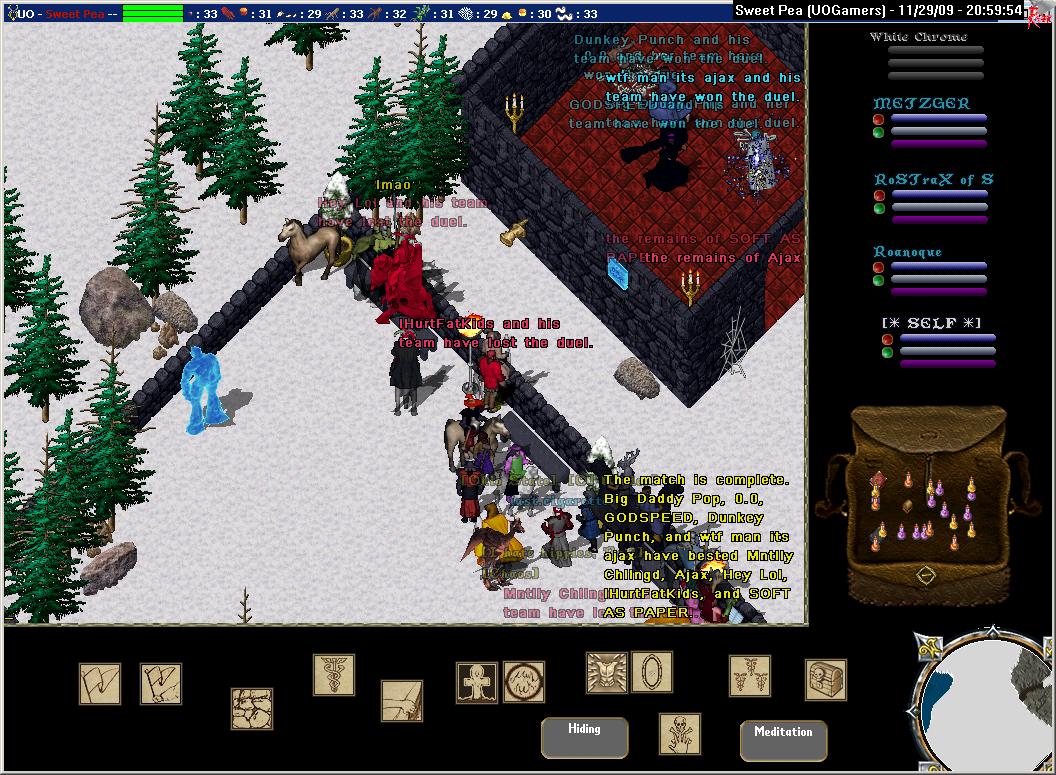Select the treasure chest with skull icon
1056x775 pixels.
pyautogui.click(x=826, y=680)
